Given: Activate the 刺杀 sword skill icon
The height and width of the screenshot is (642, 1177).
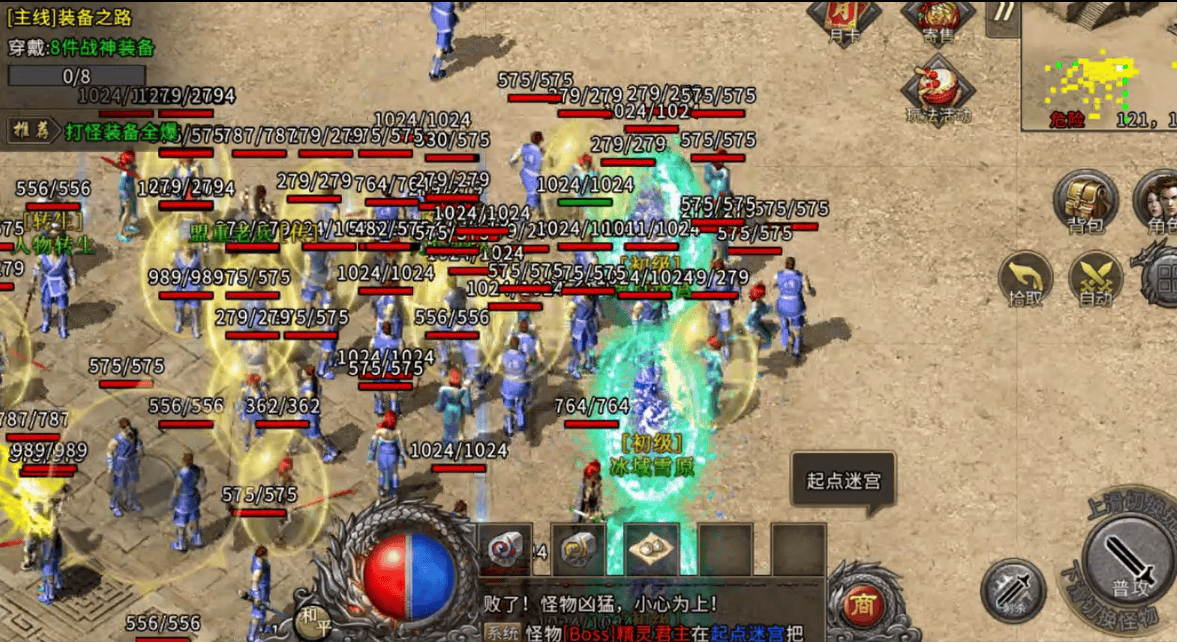Looking at the screenshot, I should (x=1012, y=590).
